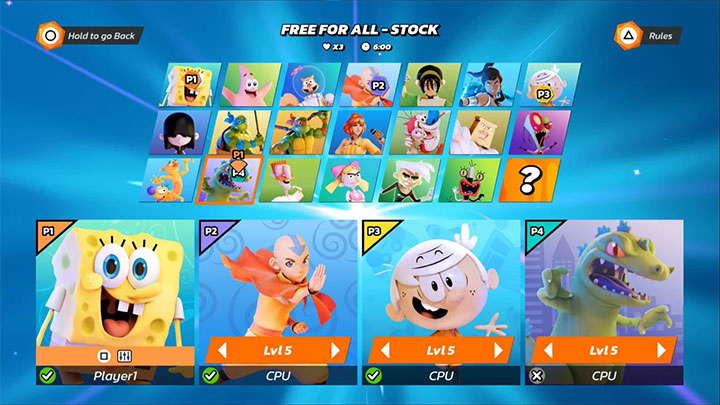Pick Michelangelo the orange-masked turtle

click(297, 132)
